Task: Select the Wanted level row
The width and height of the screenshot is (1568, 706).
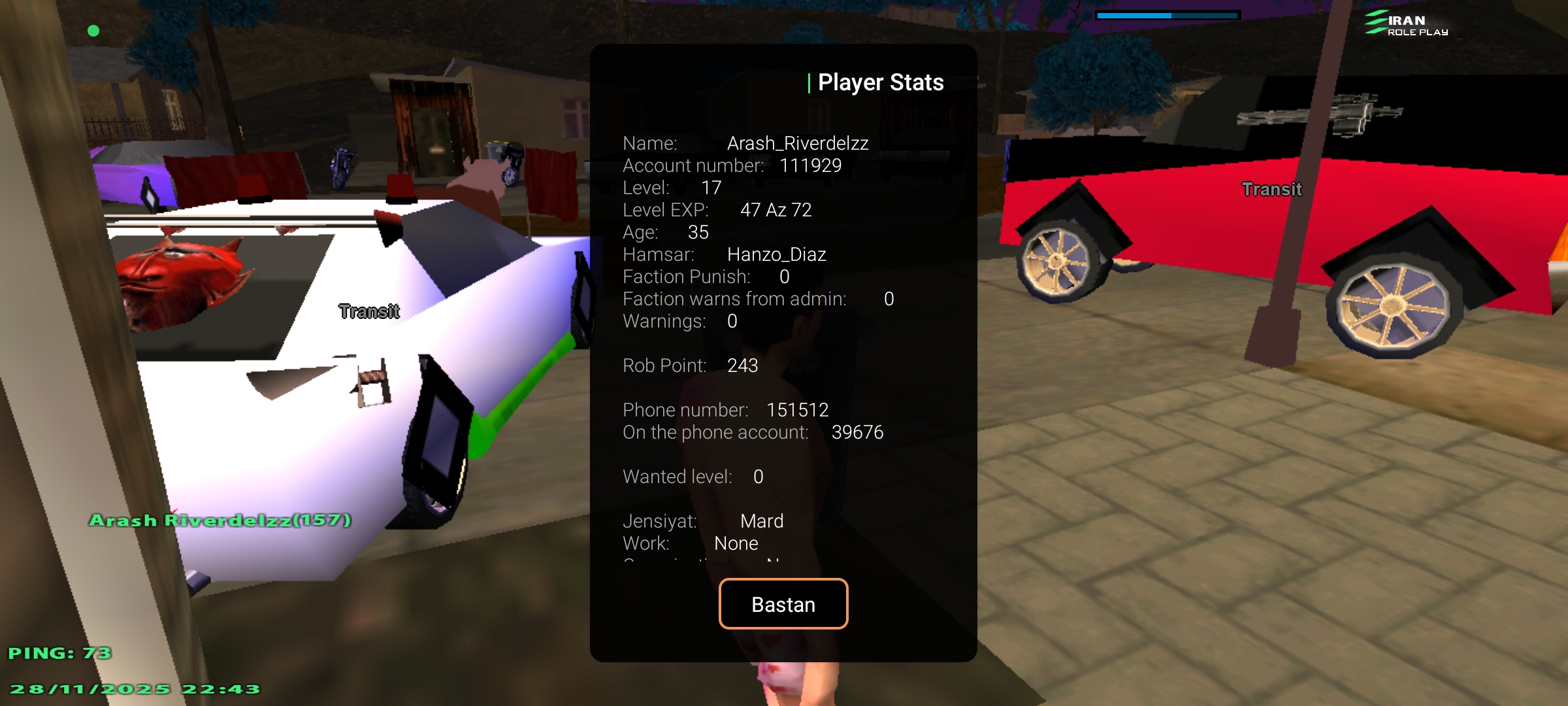Action: tap(693, 477)
